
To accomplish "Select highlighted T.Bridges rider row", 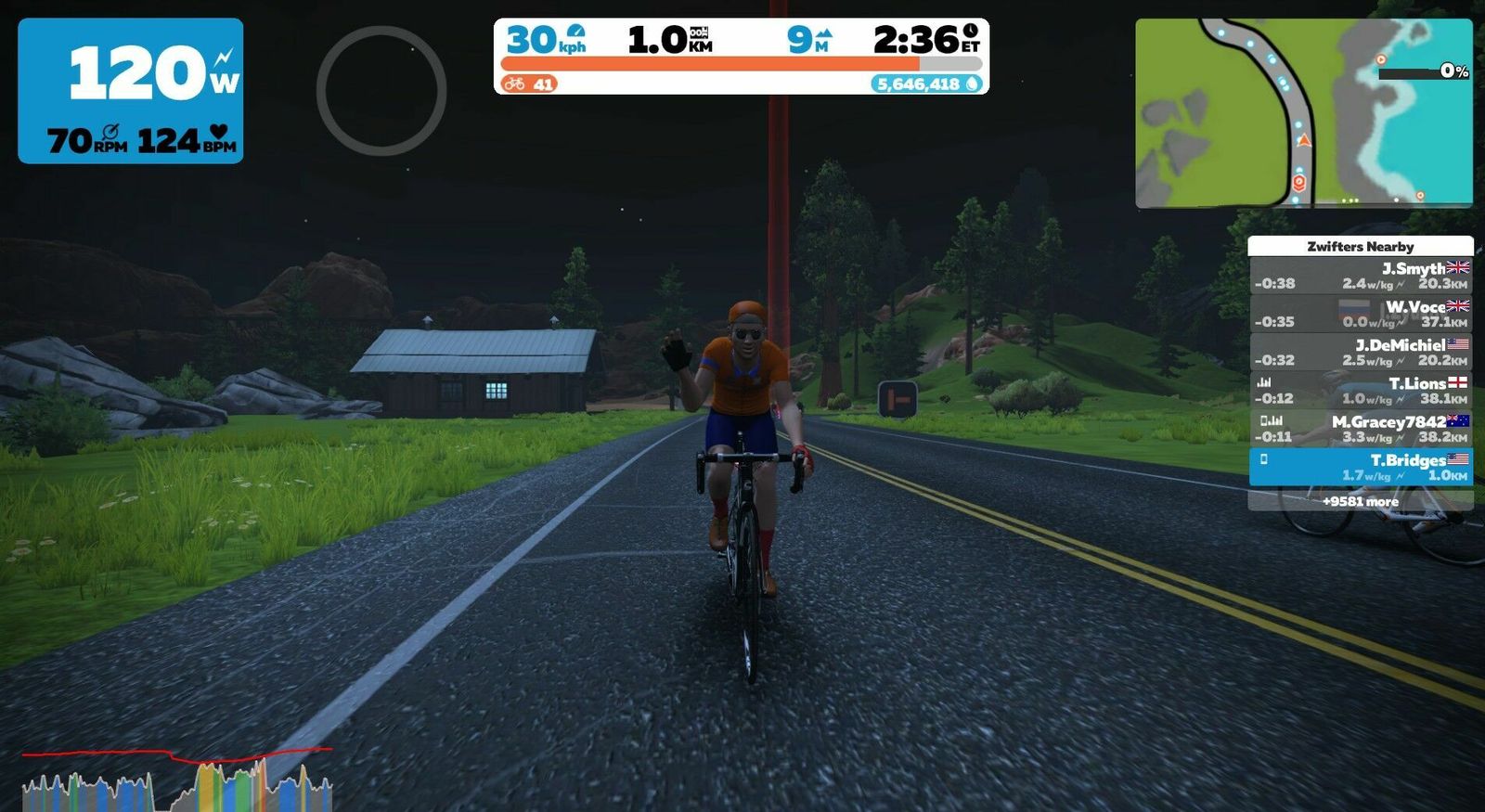I will click(x=1361, y=467).
